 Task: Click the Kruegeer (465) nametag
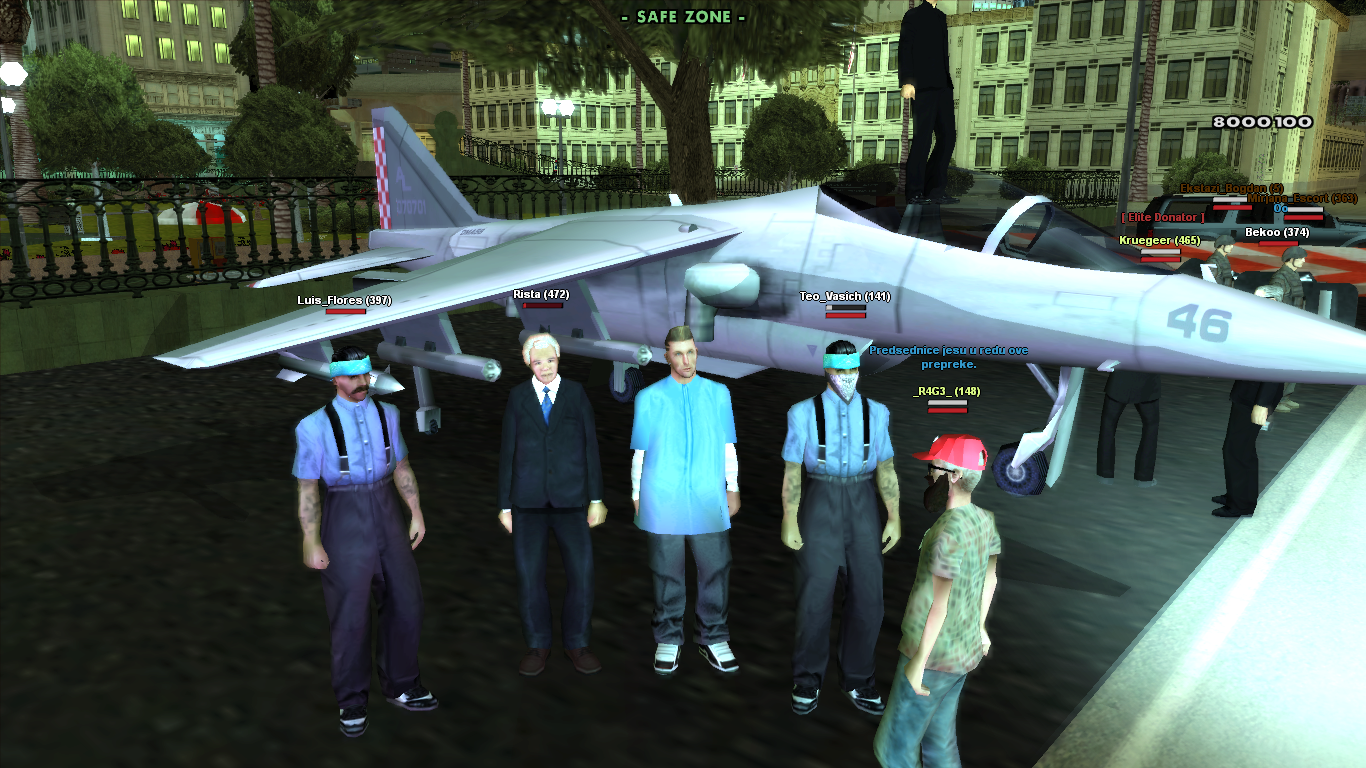click(1158, 240)
